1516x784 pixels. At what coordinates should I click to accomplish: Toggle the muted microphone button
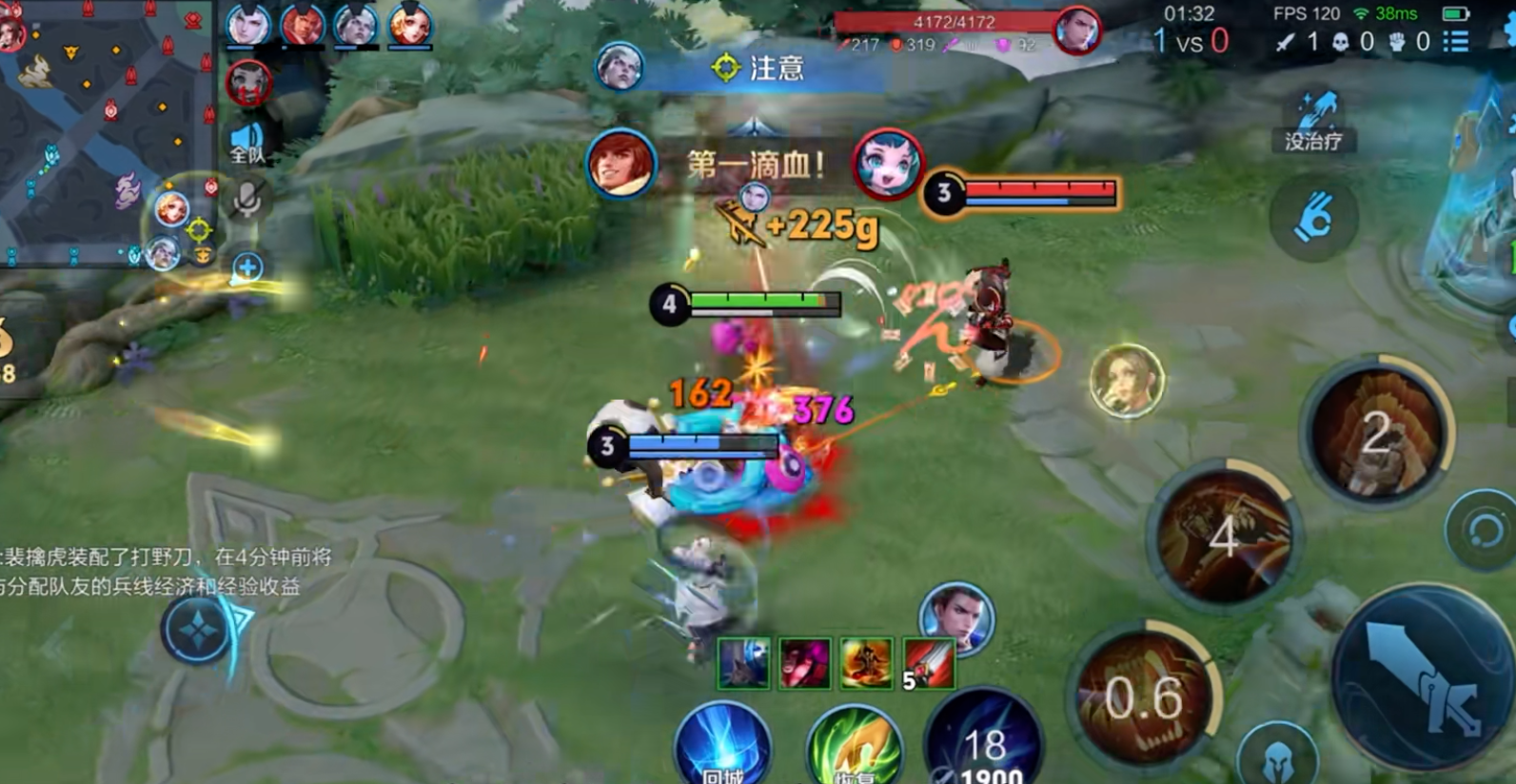point(247,201)
